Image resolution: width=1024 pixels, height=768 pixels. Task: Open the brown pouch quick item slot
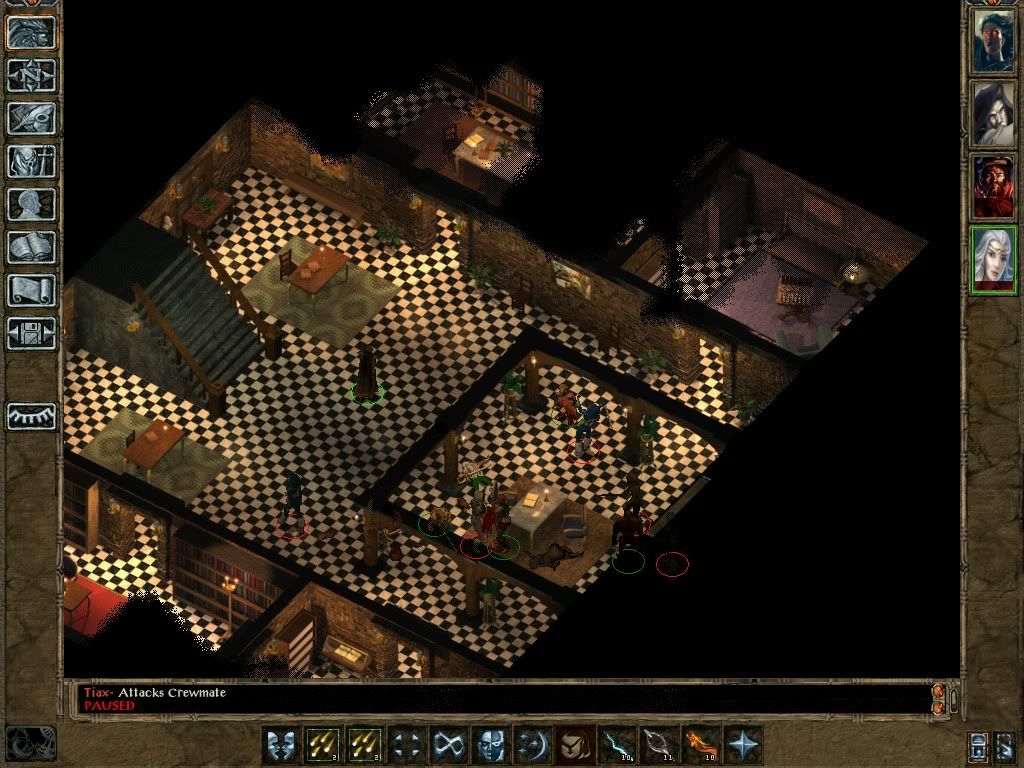click(572, 746)
